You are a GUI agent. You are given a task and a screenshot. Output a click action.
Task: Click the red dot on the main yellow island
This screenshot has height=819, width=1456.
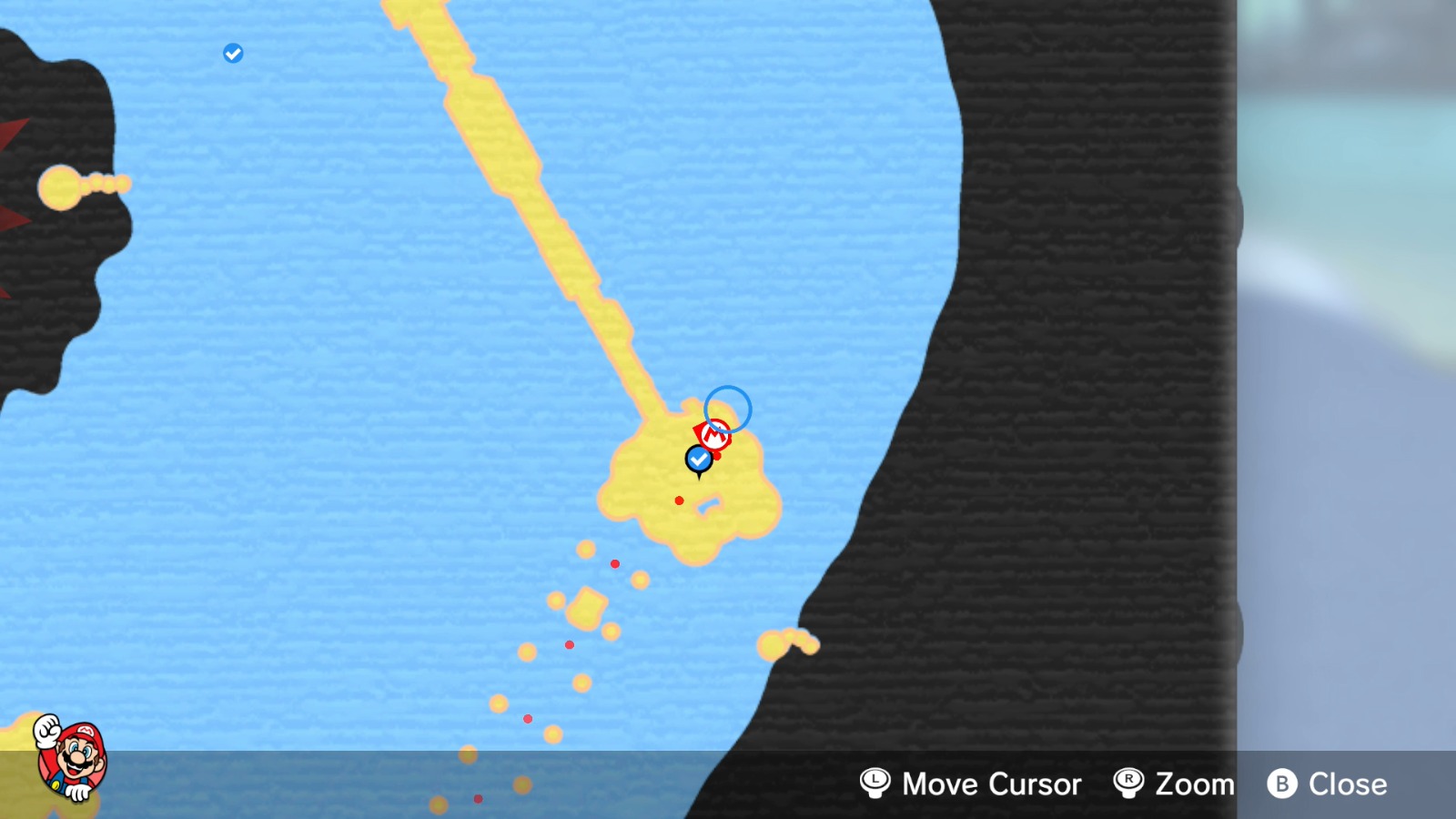[x=679, y=499]
